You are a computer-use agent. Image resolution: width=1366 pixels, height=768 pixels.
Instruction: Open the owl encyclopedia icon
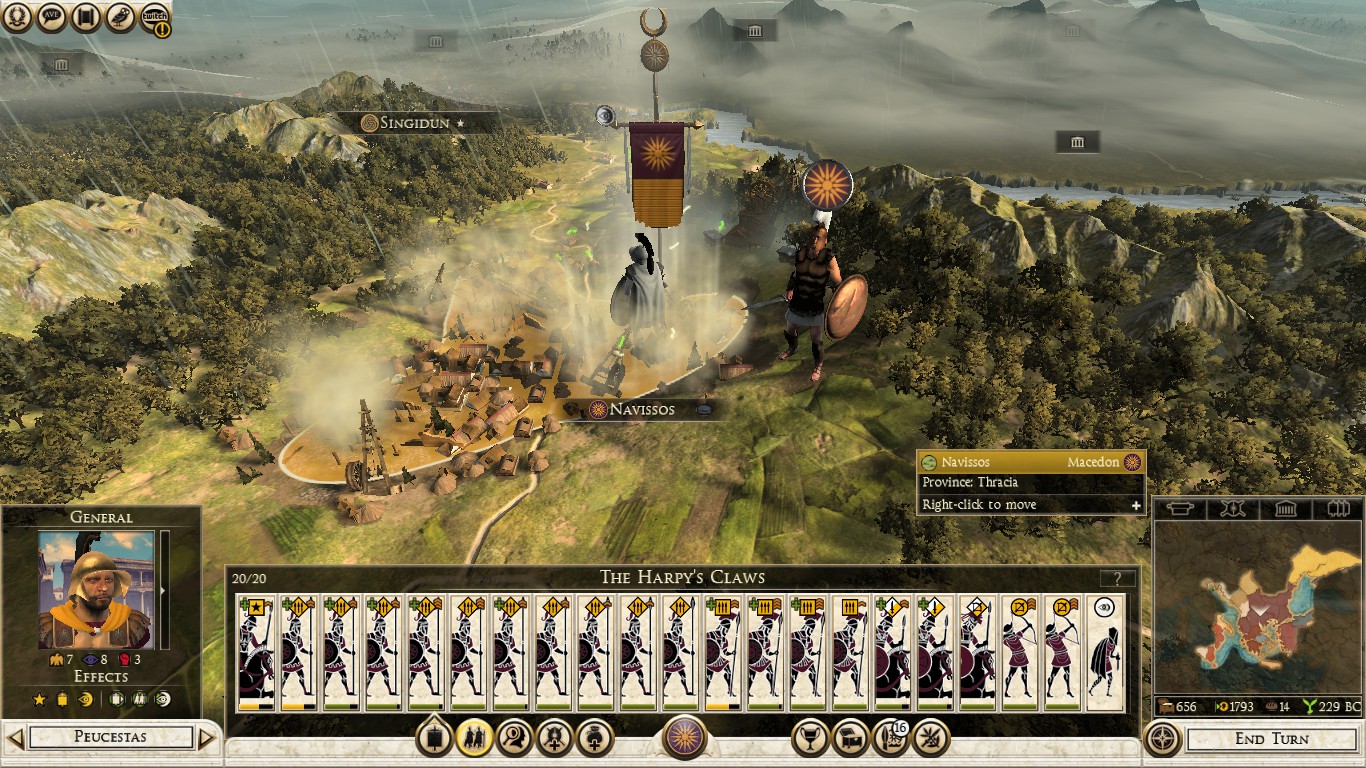point(122,17)
